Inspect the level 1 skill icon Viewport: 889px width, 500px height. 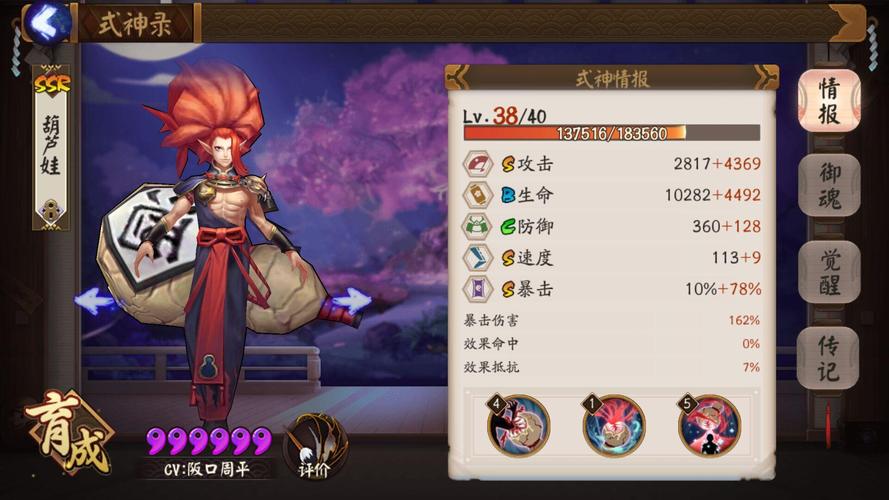pyautogui.click(x=614, y=425)
